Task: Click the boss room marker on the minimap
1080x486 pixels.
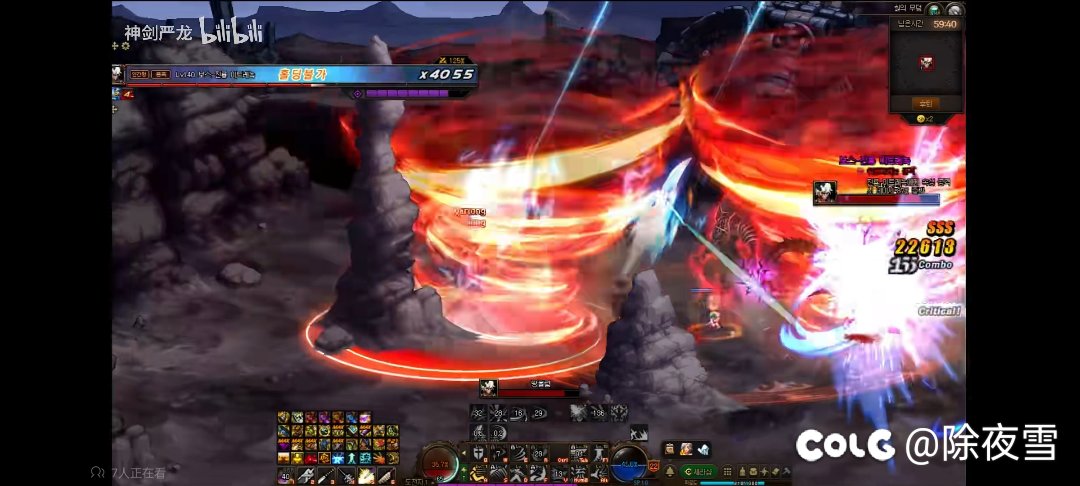Action: tap(926, 63)
